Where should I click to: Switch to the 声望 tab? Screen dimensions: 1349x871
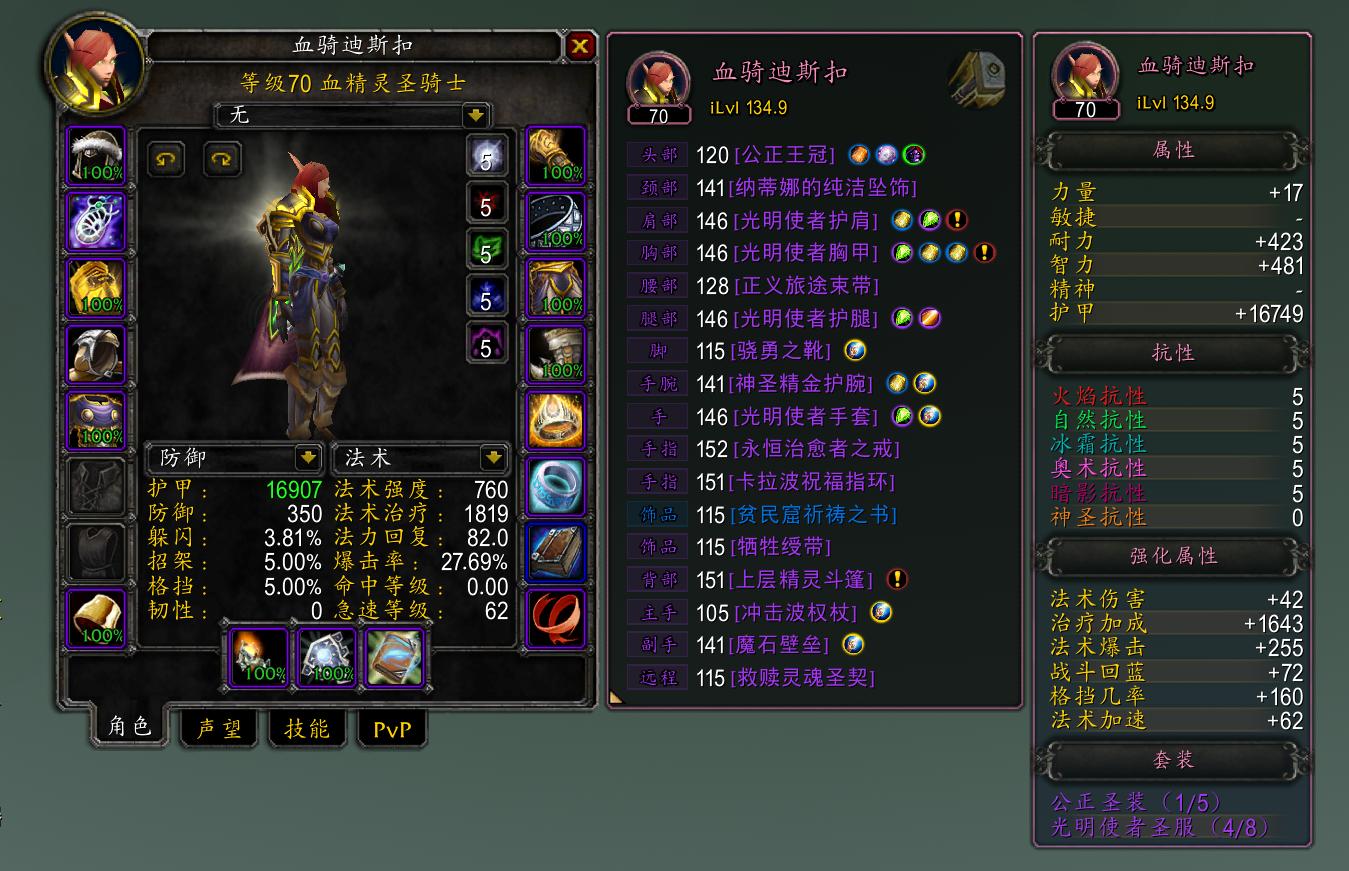(x=218, y=729)
